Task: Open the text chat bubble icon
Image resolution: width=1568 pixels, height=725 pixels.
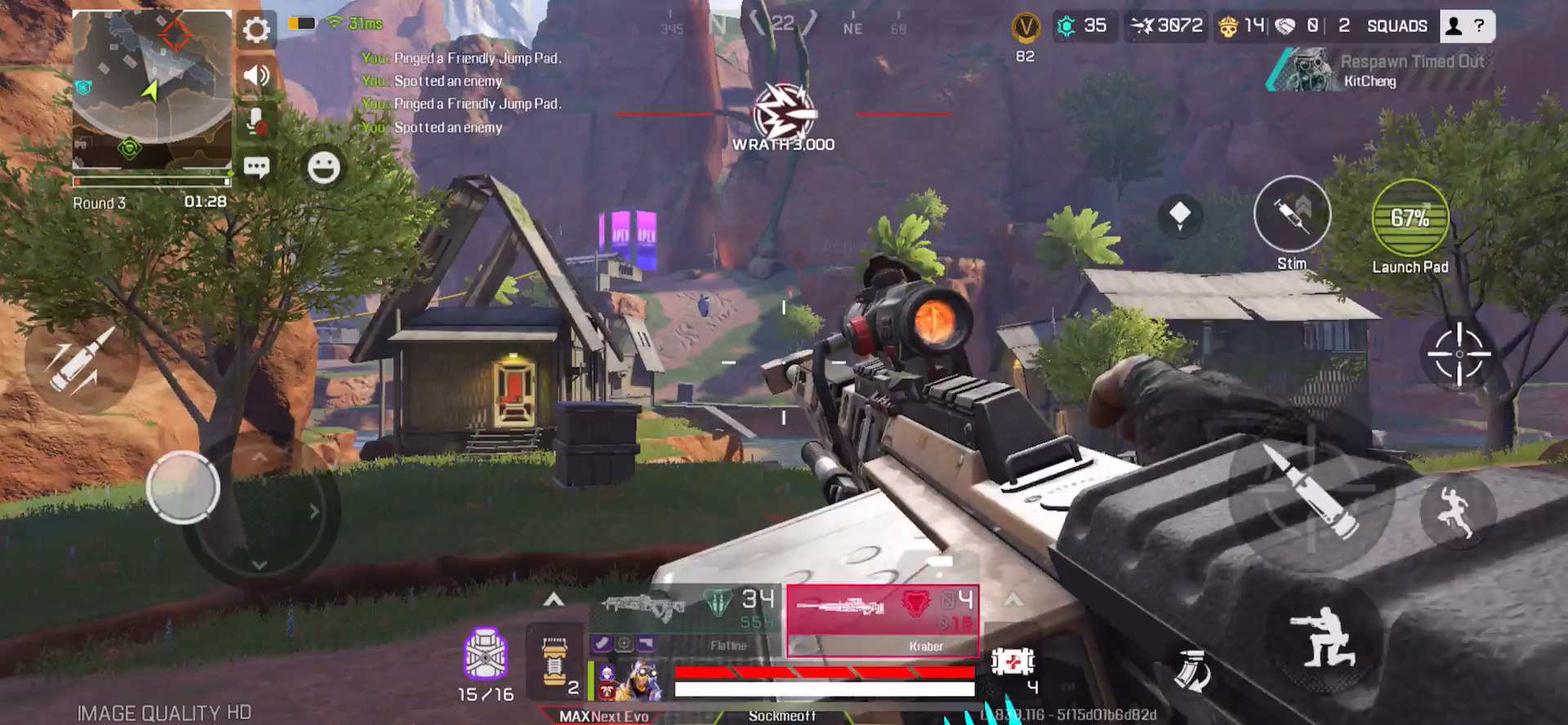Action: click(256, 167)
